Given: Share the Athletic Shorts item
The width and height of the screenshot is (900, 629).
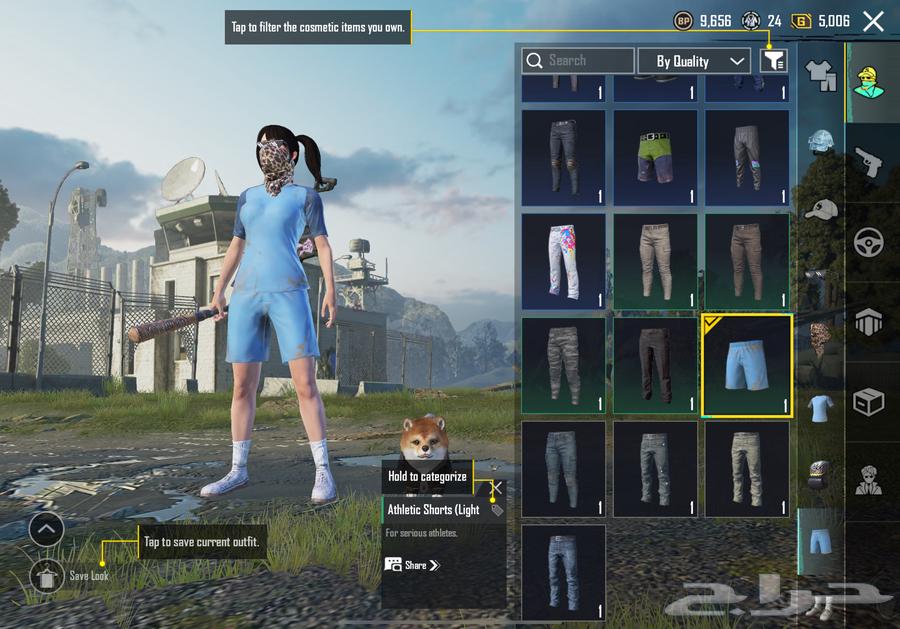Looking at the screenshot, I should coord(412,565).
